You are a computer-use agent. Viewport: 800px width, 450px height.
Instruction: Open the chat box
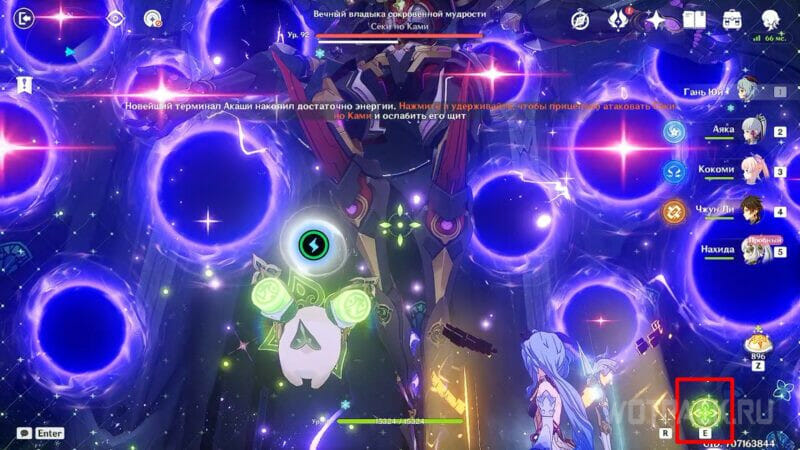(x=24, y=432)
